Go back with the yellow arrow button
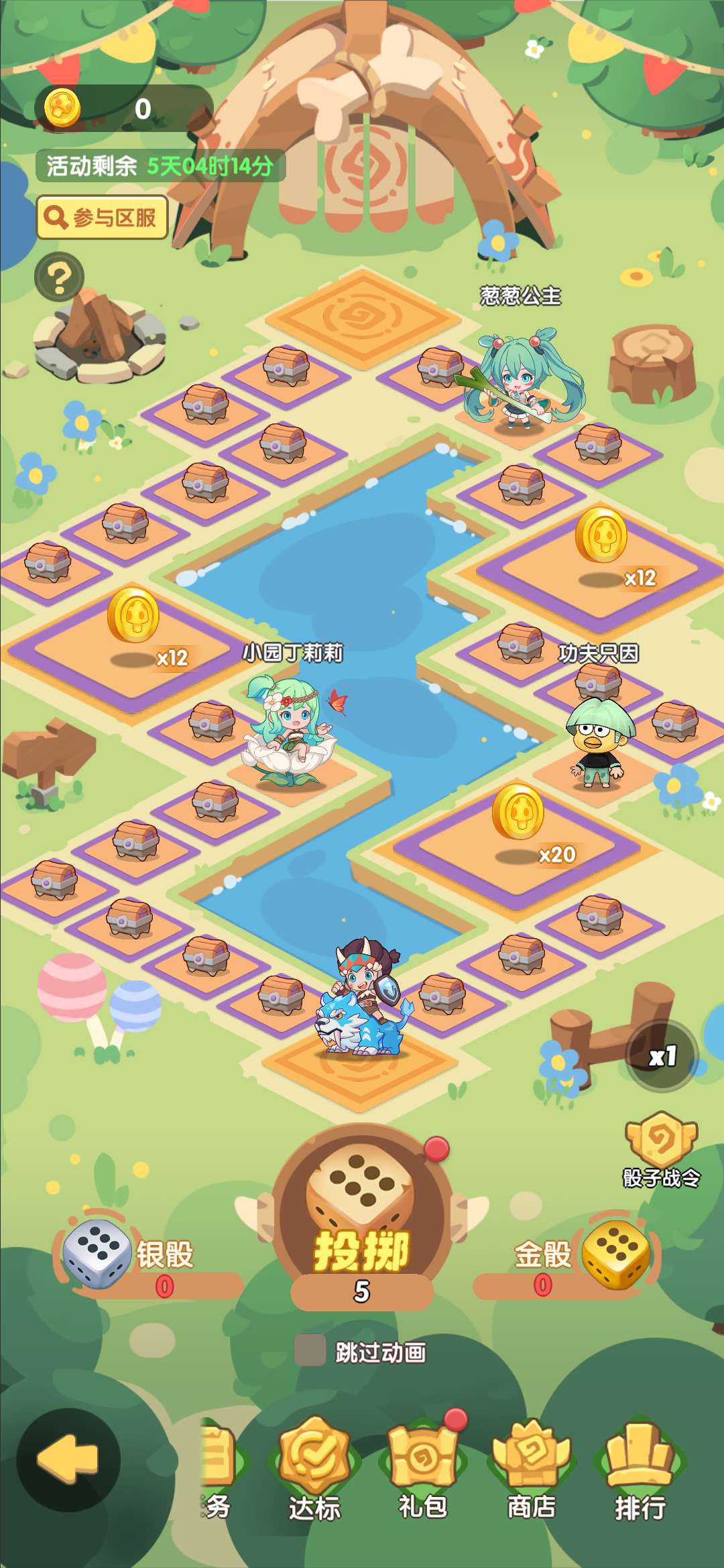 click(x=68, y=1459)
